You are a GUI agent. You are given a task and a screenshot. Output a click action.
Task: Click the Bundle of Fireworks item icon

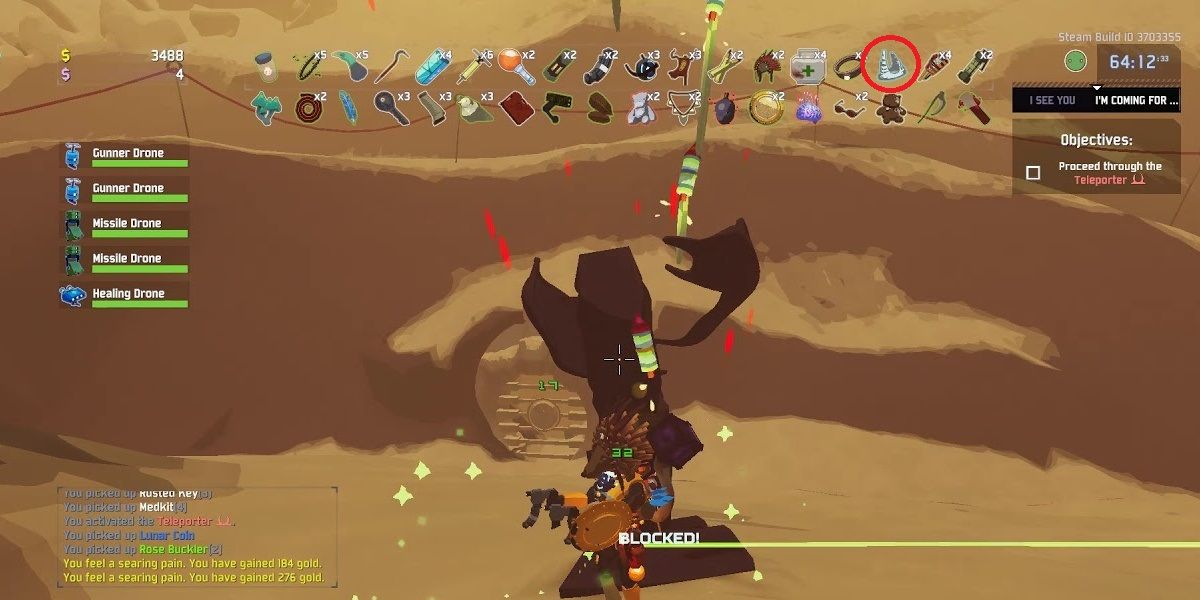click(935, 68)
